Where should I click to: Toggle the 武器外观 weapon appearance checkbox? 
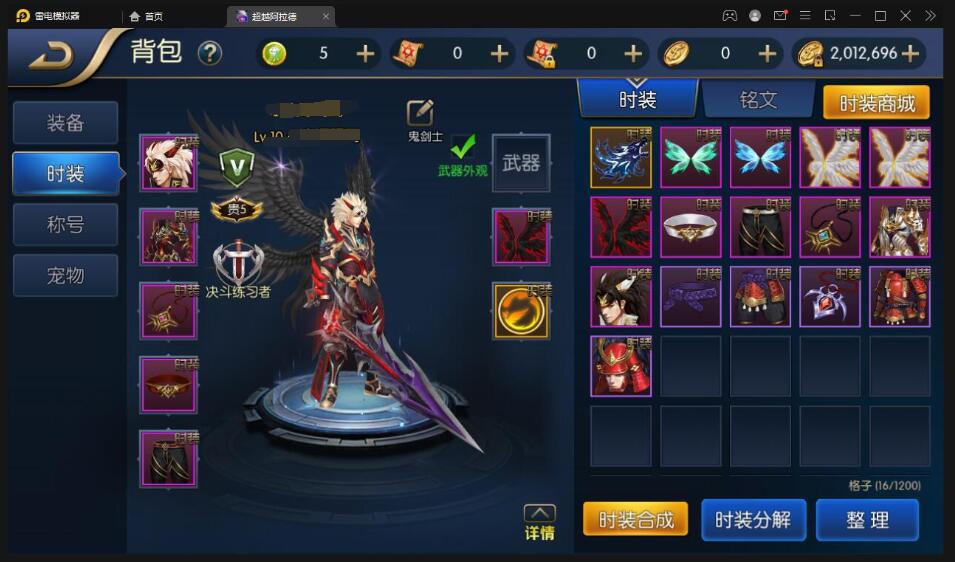click(x=462, y=148)
